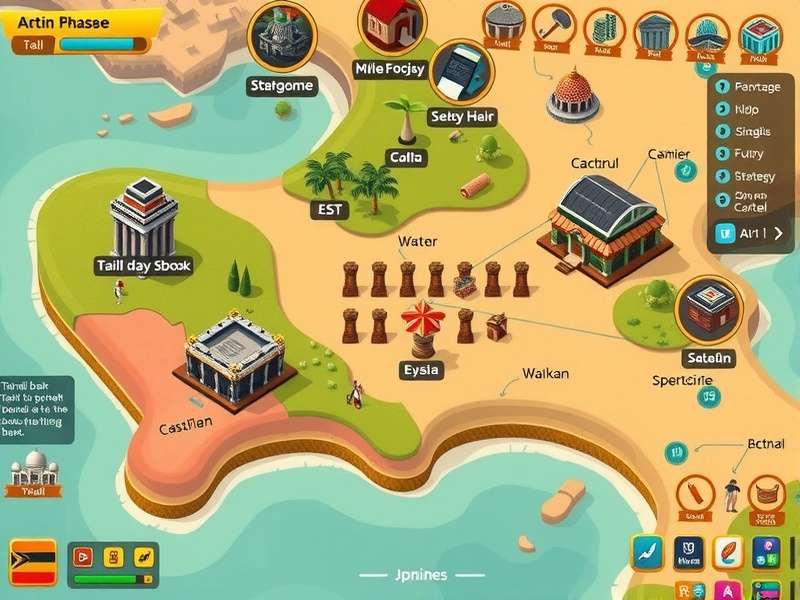Select the basket item icon

pos(766,493)
